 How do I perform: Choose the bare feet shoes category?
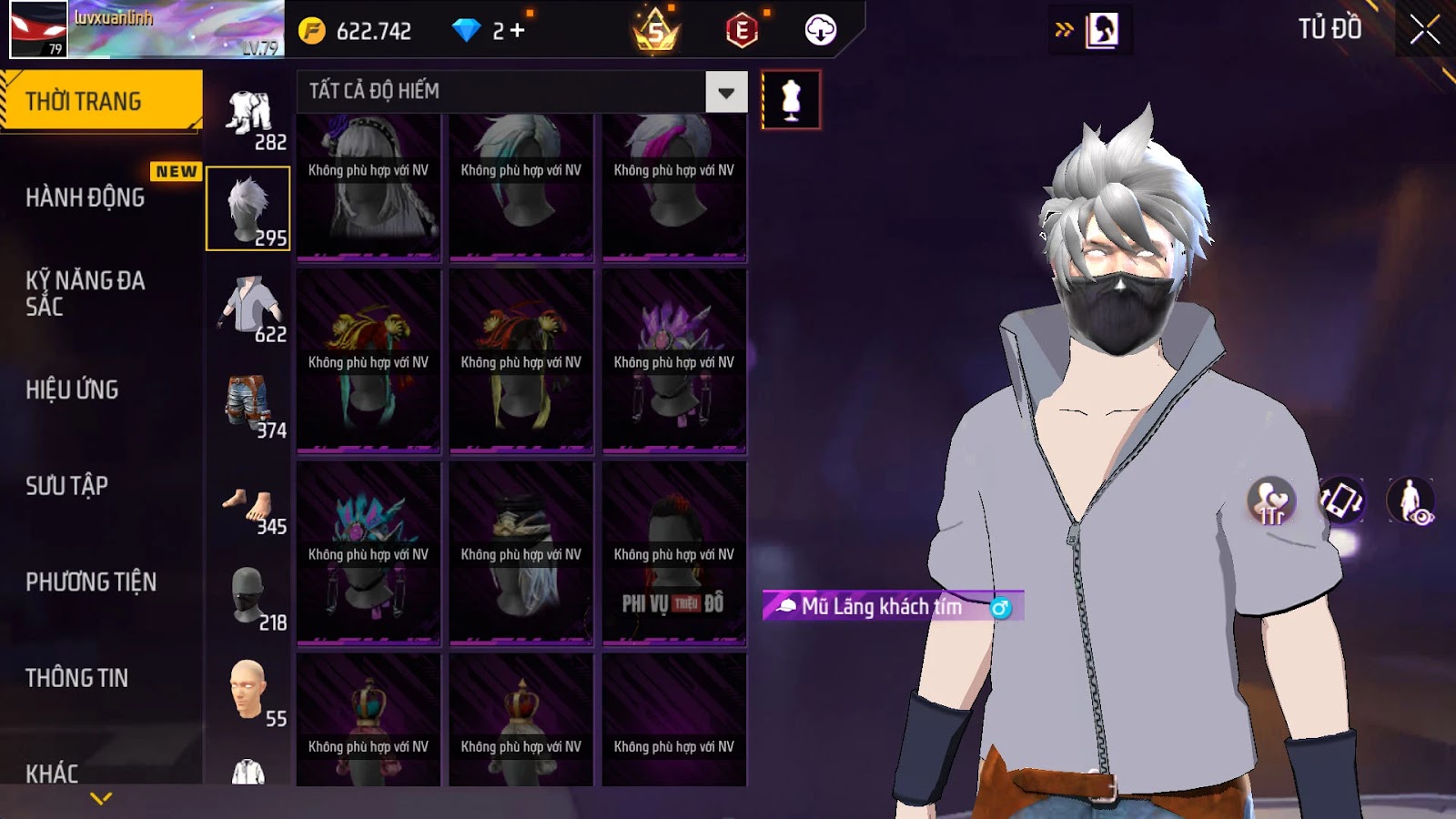tap(249, 505)
